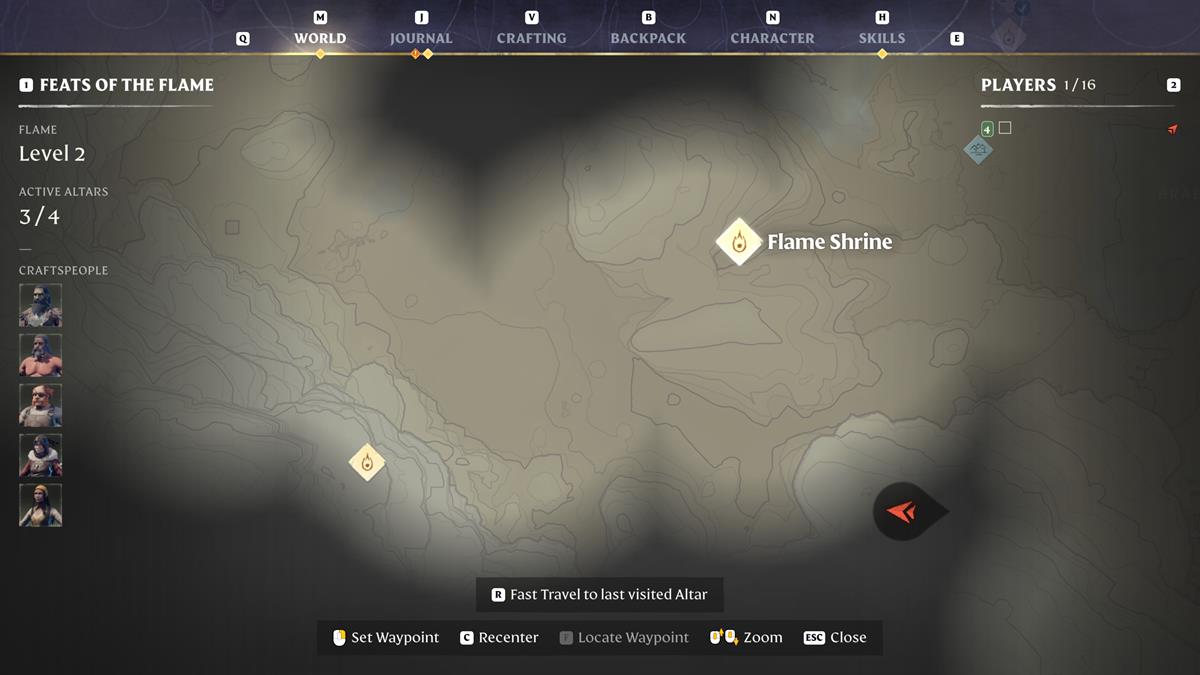This screenshot has height=675, width=1200.
Task: Click the red player arrow map pin
Action: (x=904, y=512)
